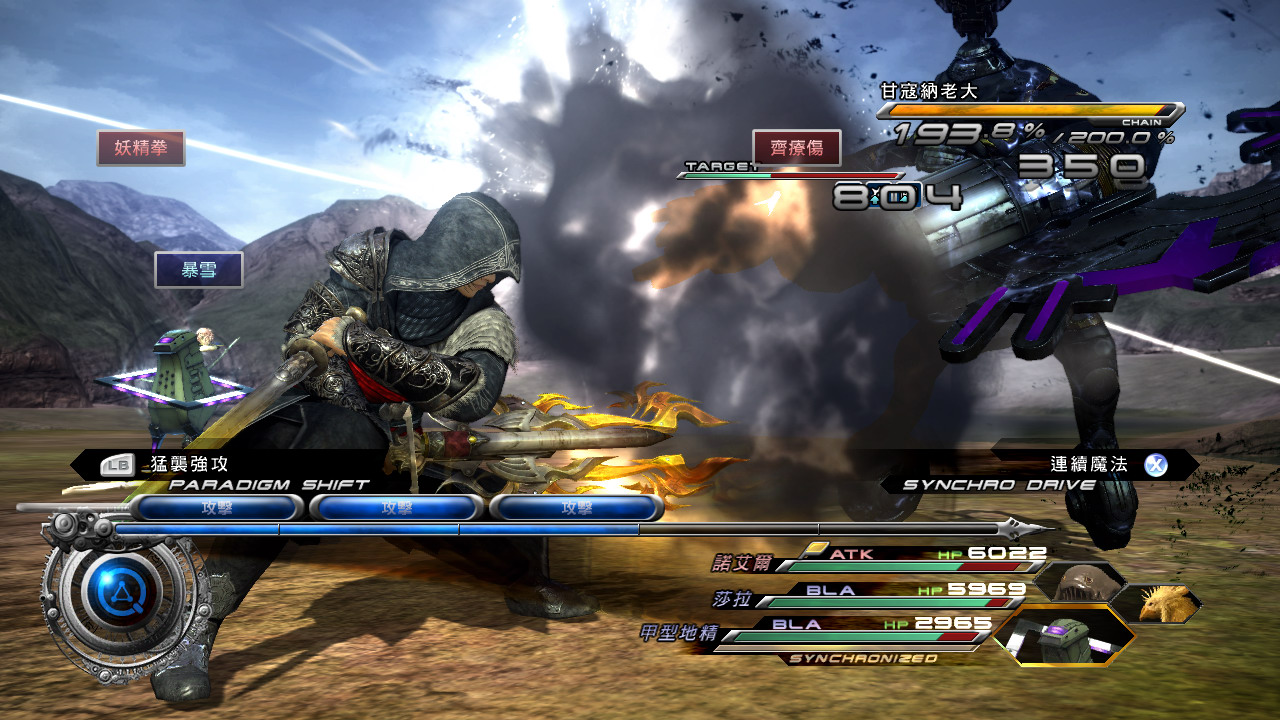The height and width of the screenshot is (720, 1280).
Task: Choose the yellow chocobo monster portrait
Action: click(x=1158, y=603)
